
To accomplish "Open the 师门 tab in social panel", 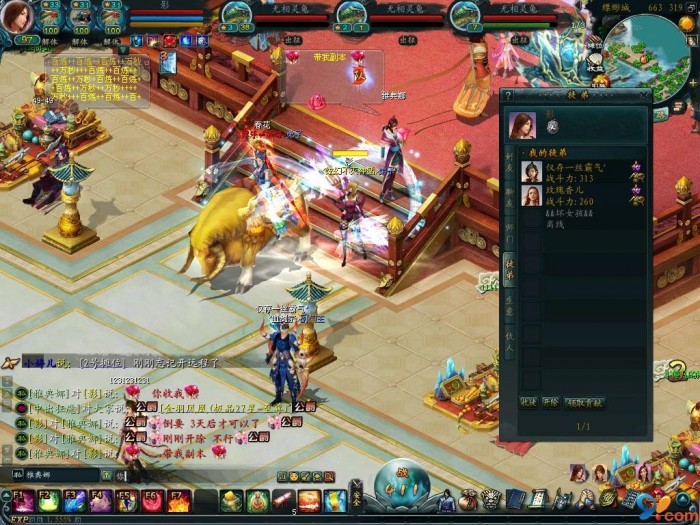I will point(508,229).
